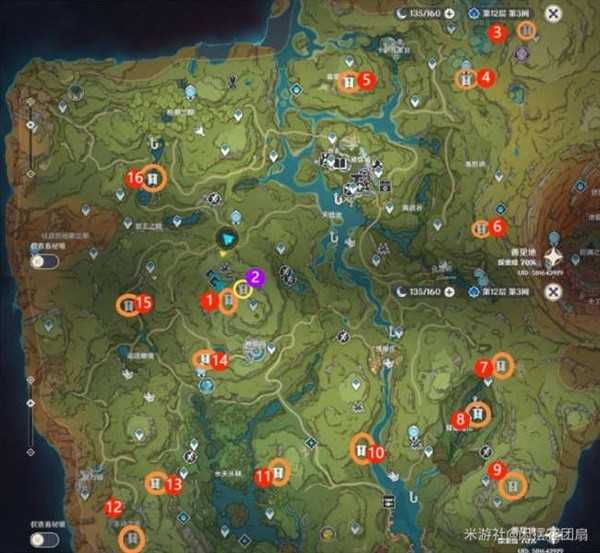Select the circled map pin numbered 10

pyautogui.click(x=360, y=451)
